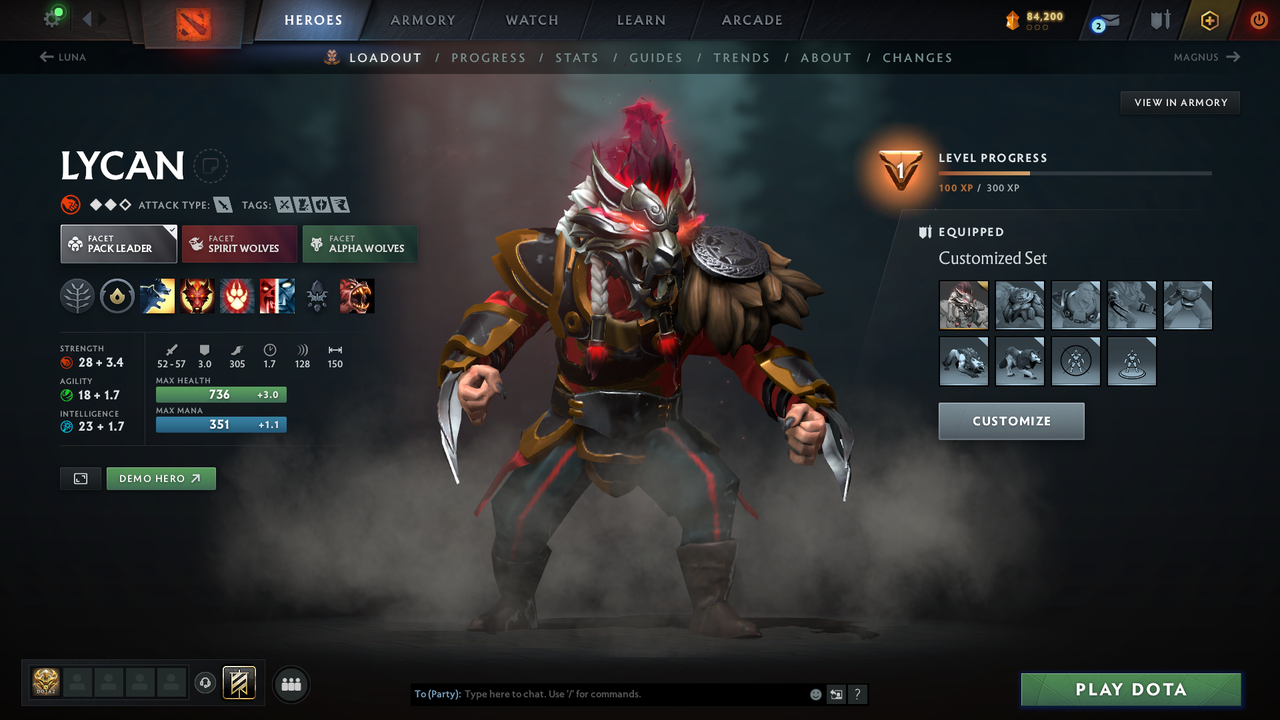Click the CUSTOMIZE button
The height and width of the screenshot is (720, 1280).
1011,421
